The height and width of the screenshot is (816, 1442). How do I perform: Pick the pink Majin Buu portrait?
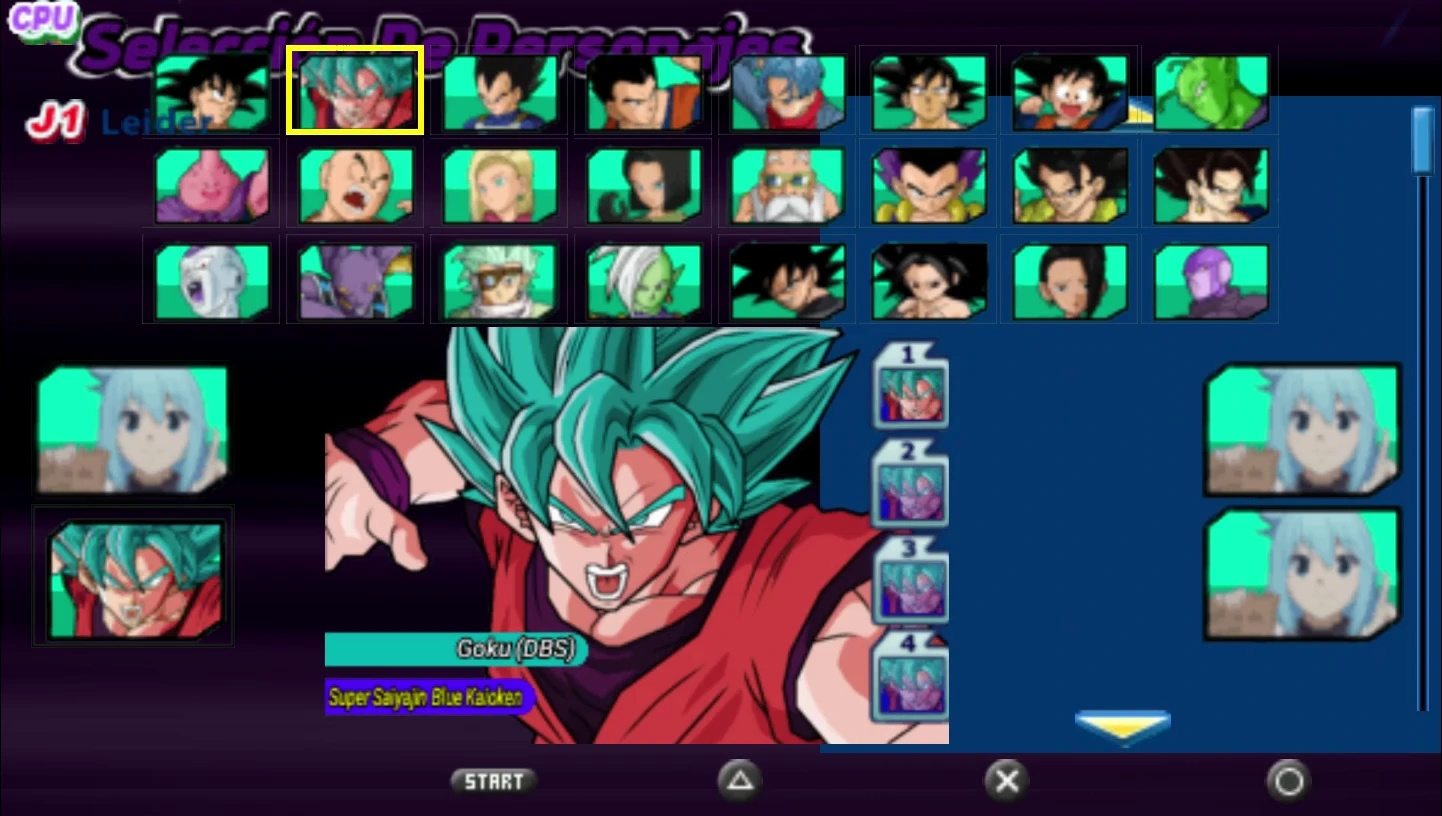click(212, 185)
